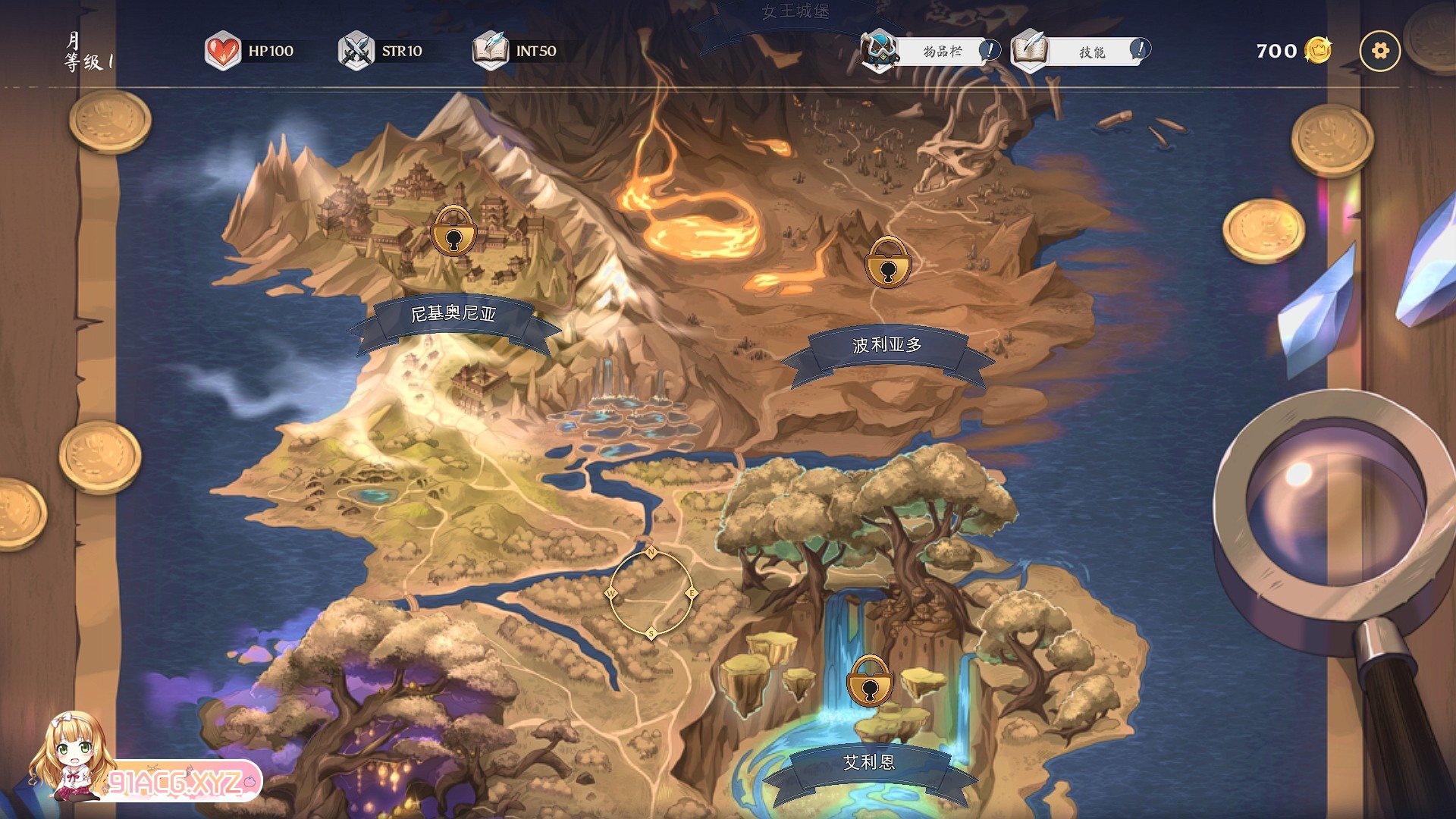Open the 物品栏 inventory panel
This screenshot has width=1456, height=819.
coord(931,52)
